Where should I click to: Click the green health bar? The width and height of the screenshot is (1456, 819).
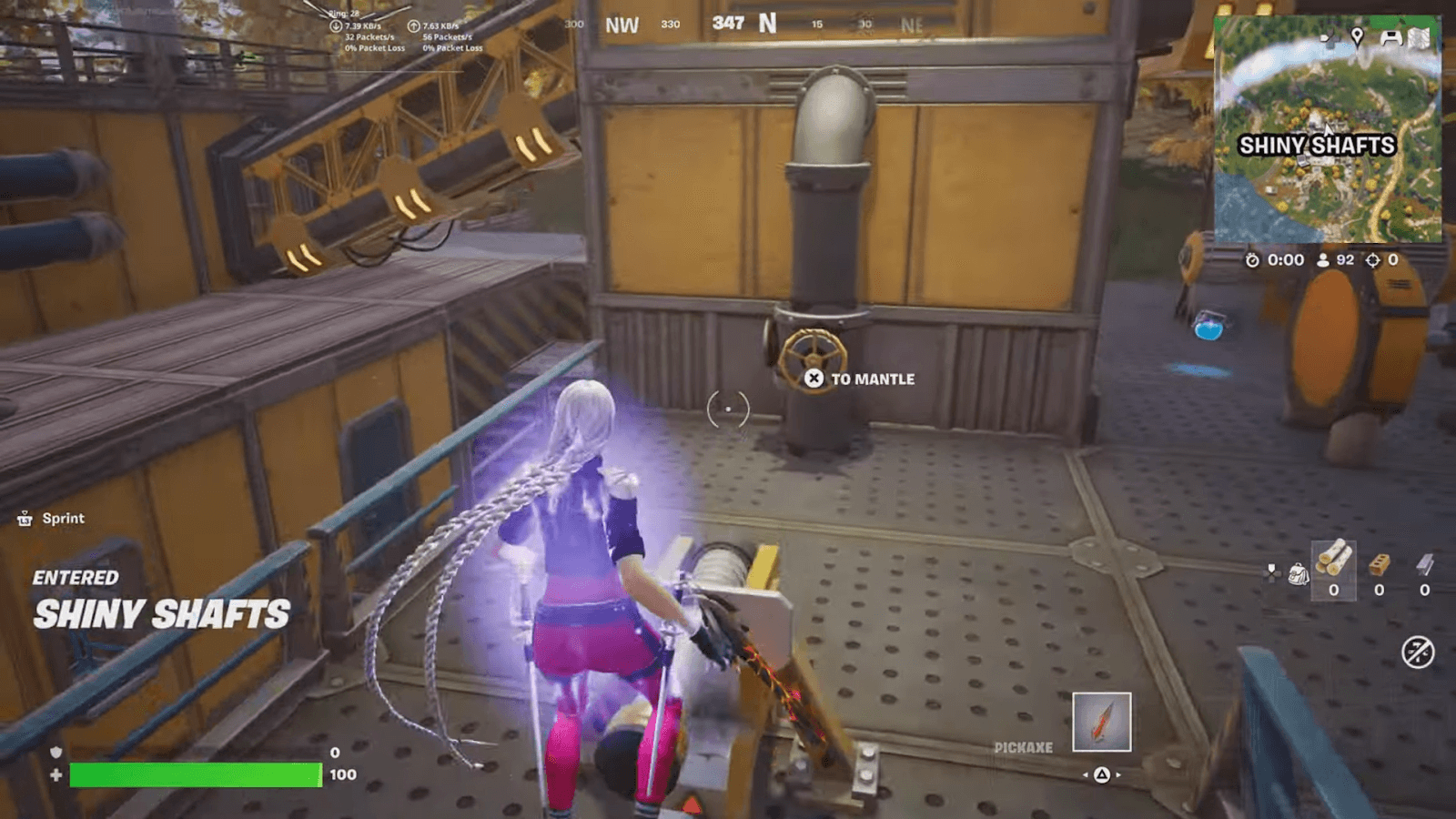(x=196, y=774)
